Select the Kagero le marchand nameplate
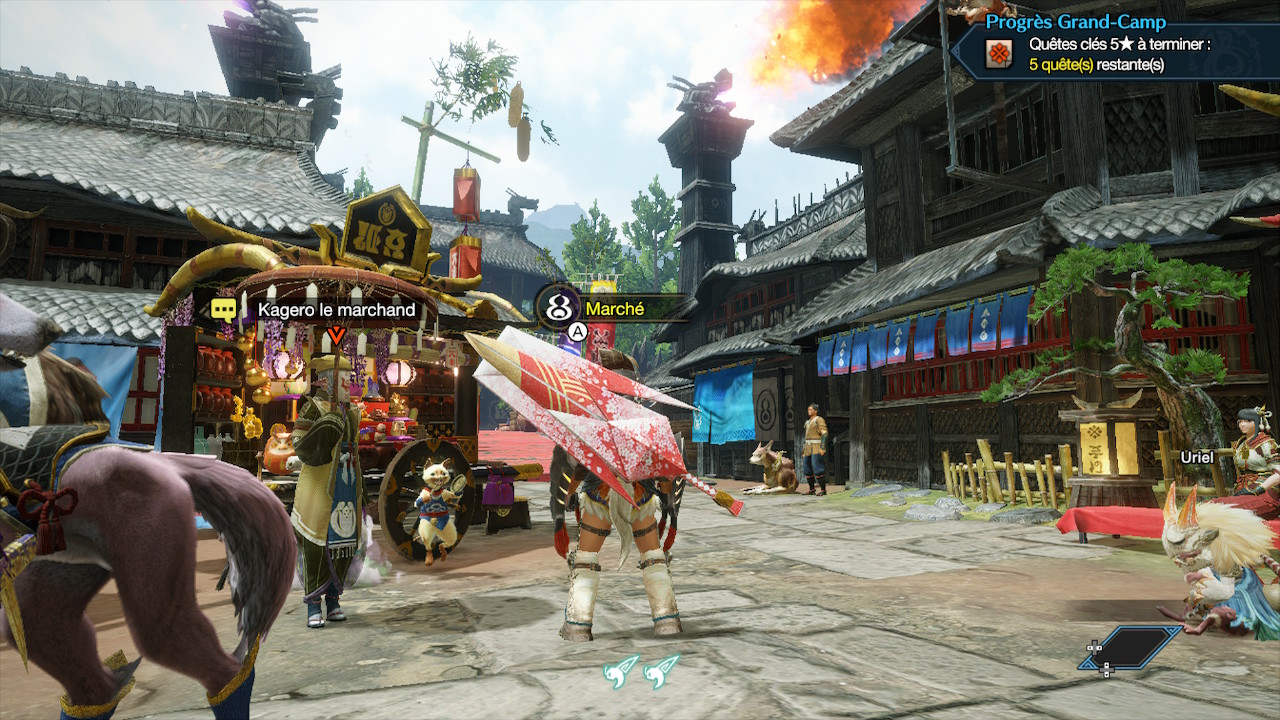Image resolution: width=1280 pixels, height=720 pixels. click(336, 309)
